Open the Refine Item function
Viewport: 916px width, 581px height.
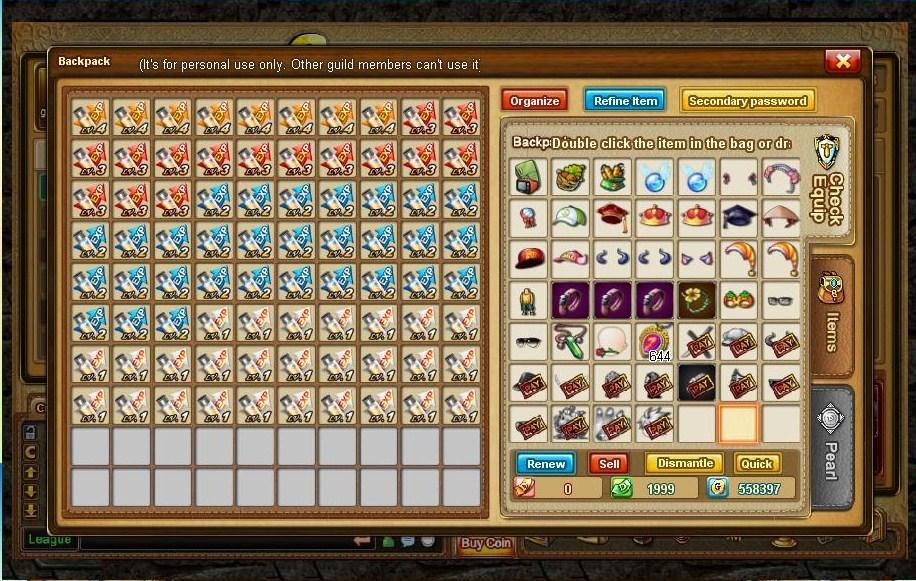(x=625, y=101)
